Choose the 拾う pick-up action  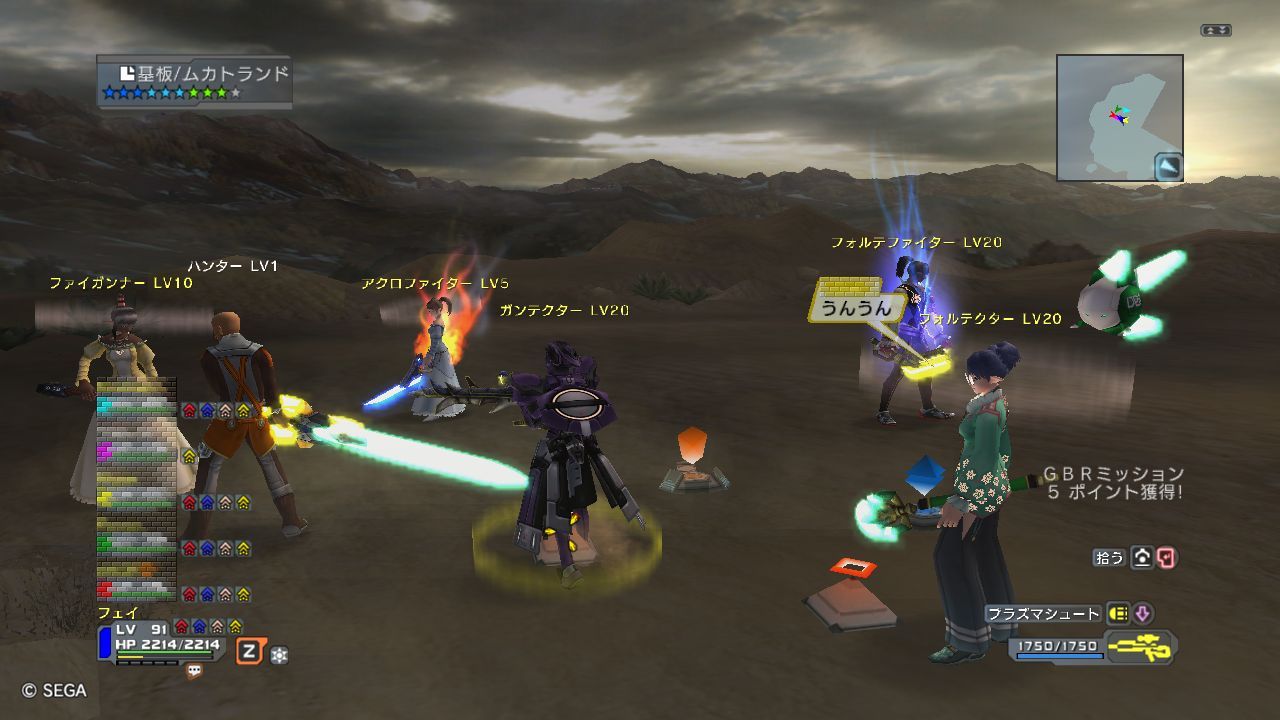[1110, 558]
